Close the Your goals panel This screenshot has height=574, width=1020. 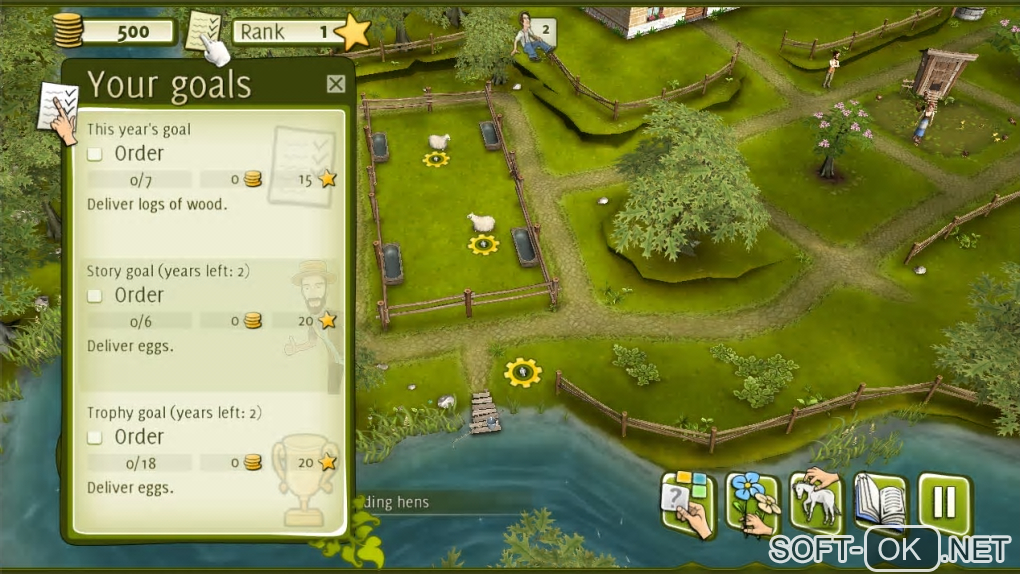336,85
